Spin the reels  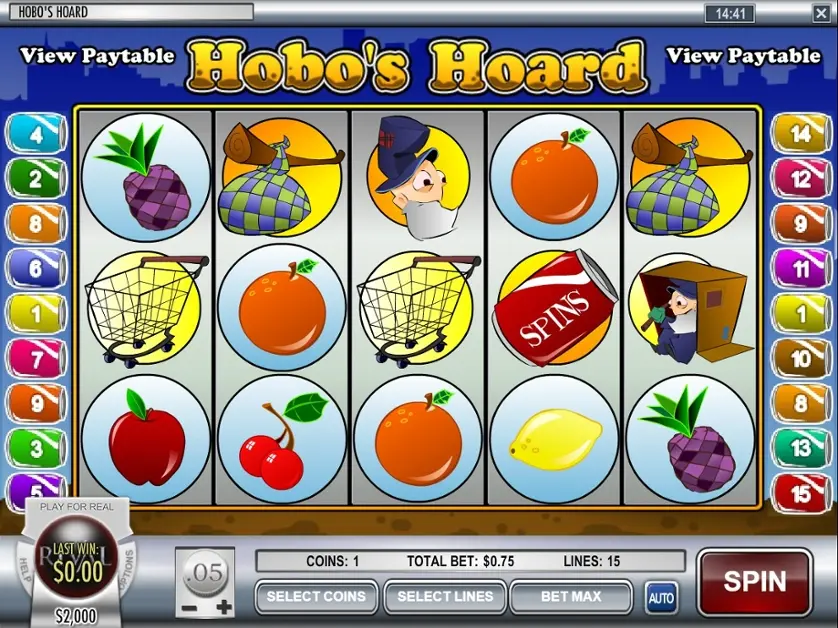point(754,581)
